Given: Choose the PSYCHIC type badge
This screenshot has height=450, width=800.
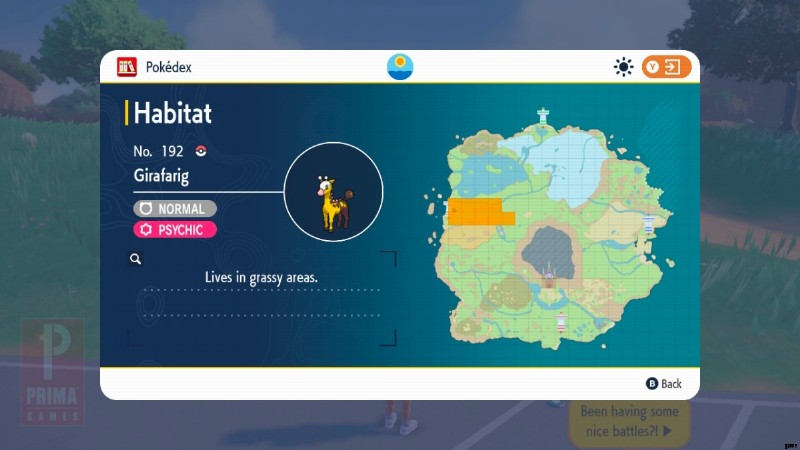Looking at the screenshot, I should 174,230.
